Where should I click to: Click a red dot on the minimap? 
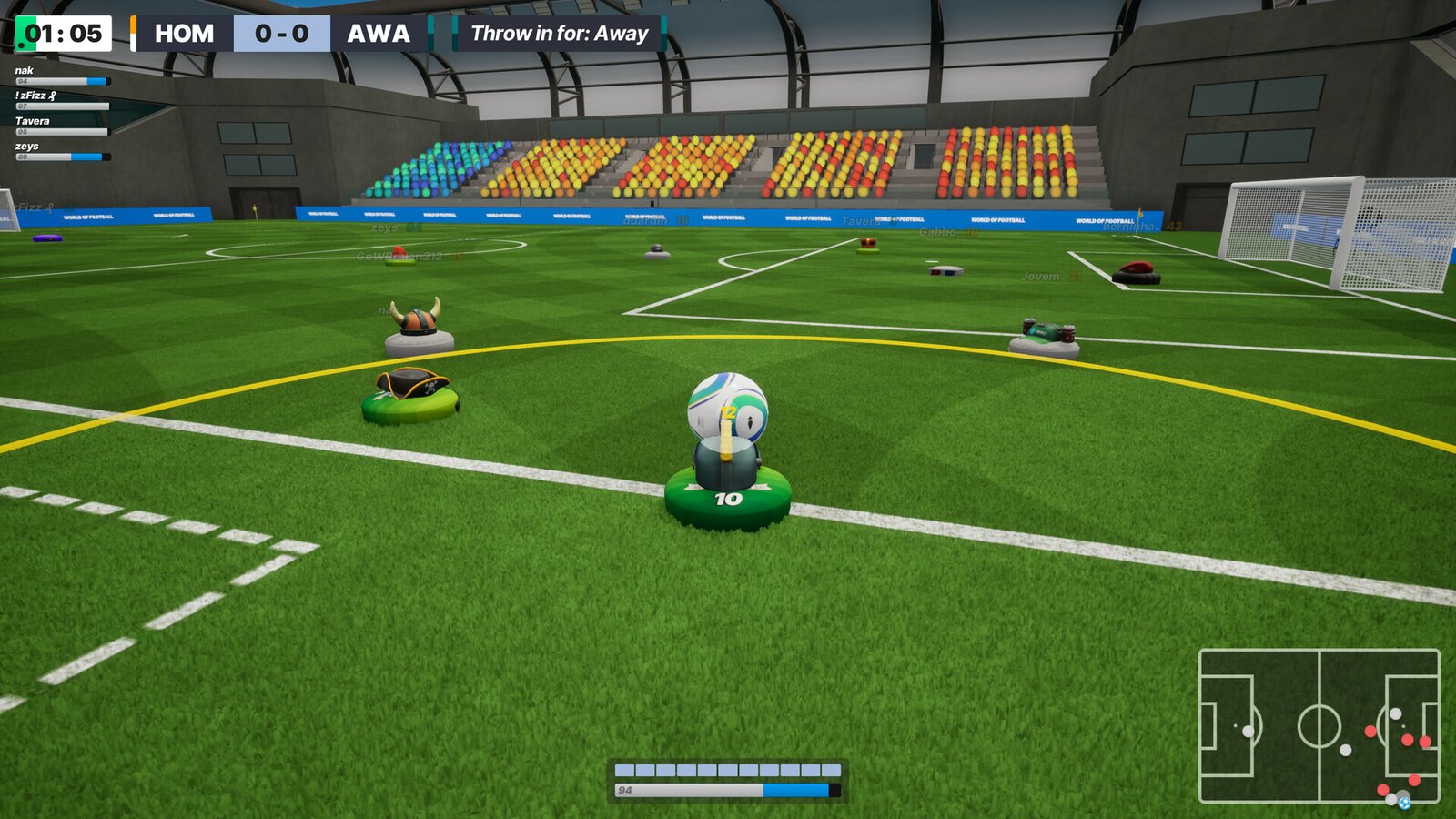[x=1370, y=728]
